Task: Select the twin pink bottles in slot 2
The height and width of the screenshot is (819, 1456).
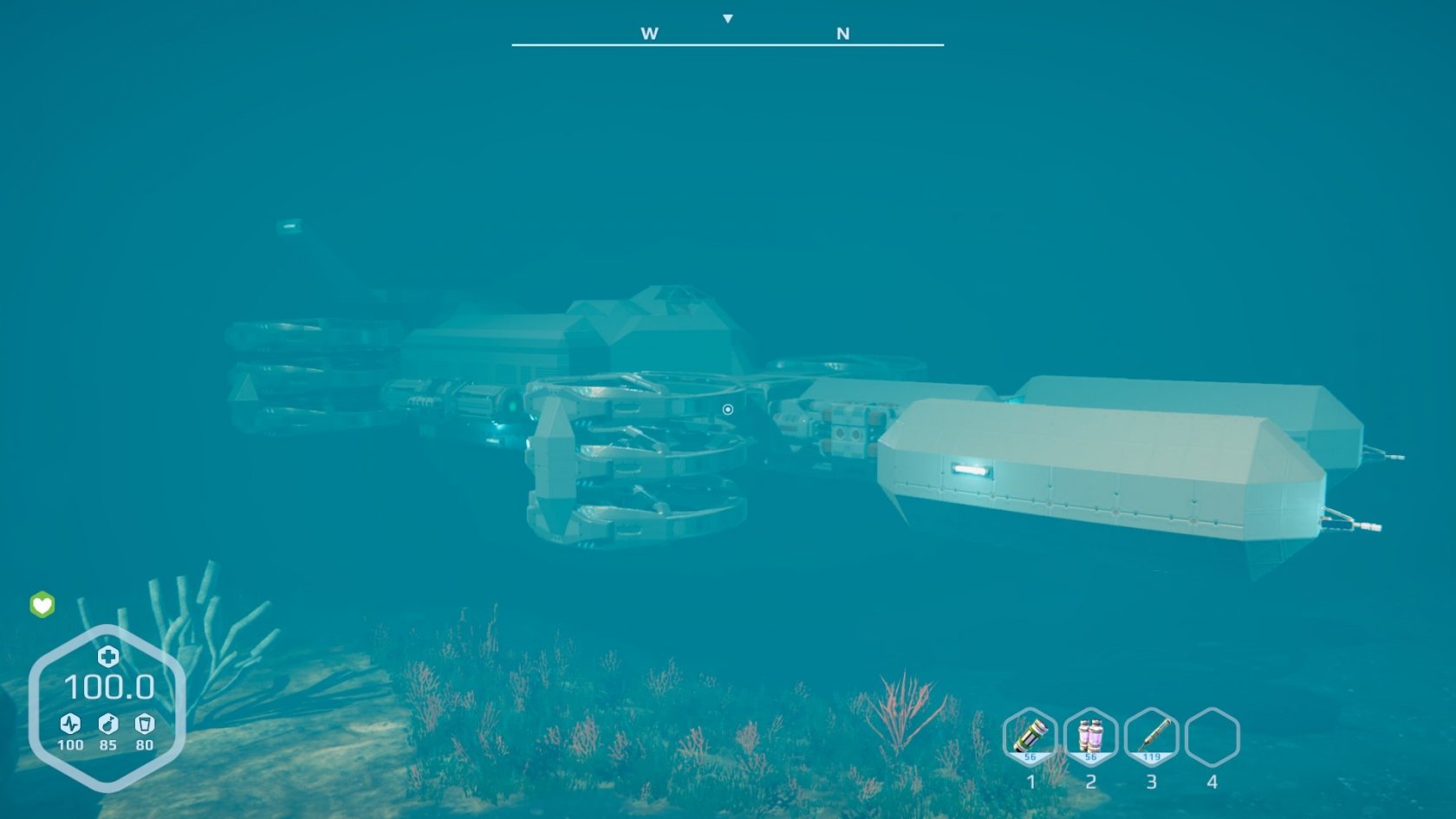Action: pyautogui.click(x=1090, y=737)
